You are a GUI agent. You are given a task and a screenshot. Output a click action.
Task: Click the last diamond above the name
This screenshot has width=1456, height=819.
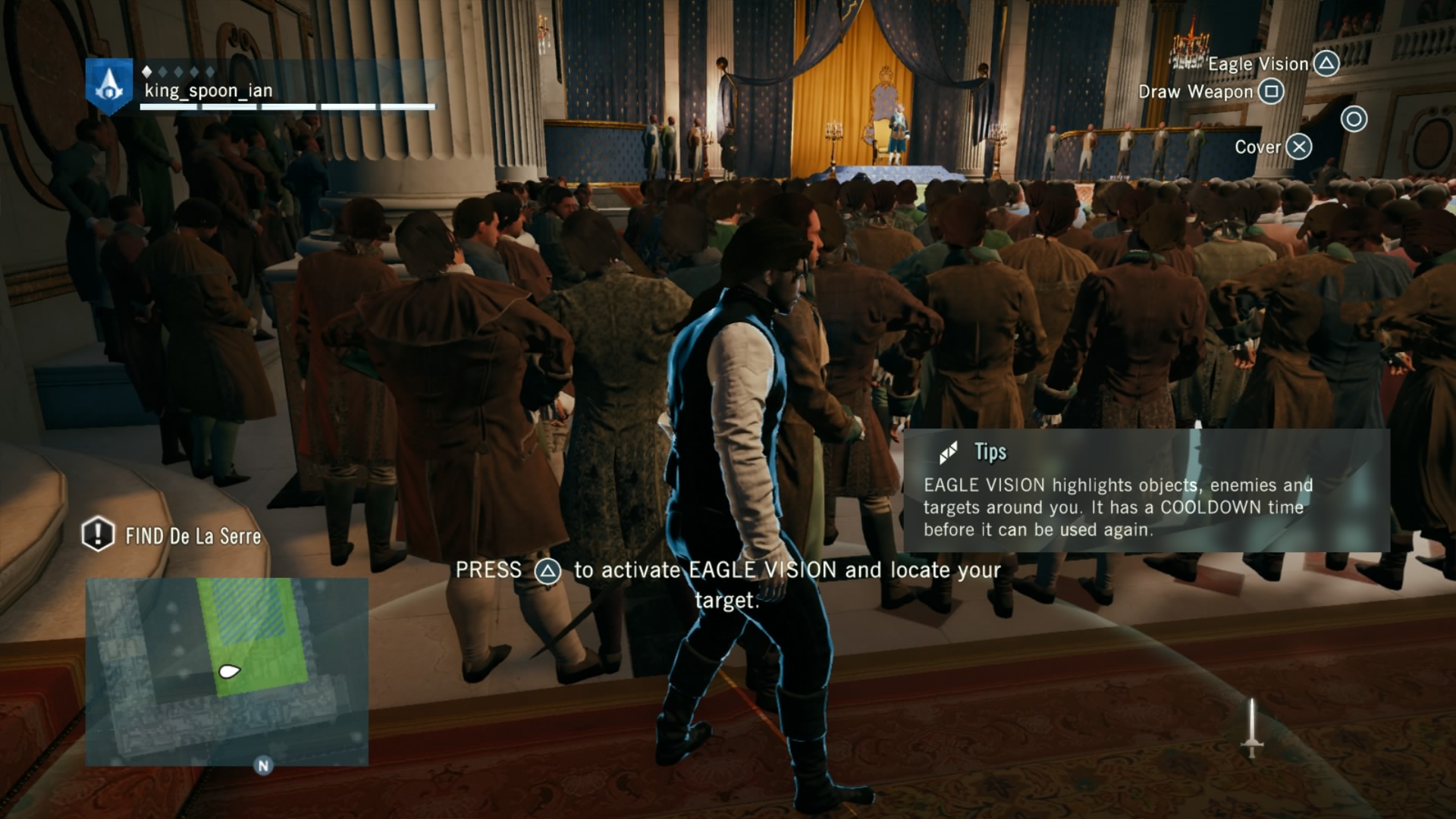210,71
